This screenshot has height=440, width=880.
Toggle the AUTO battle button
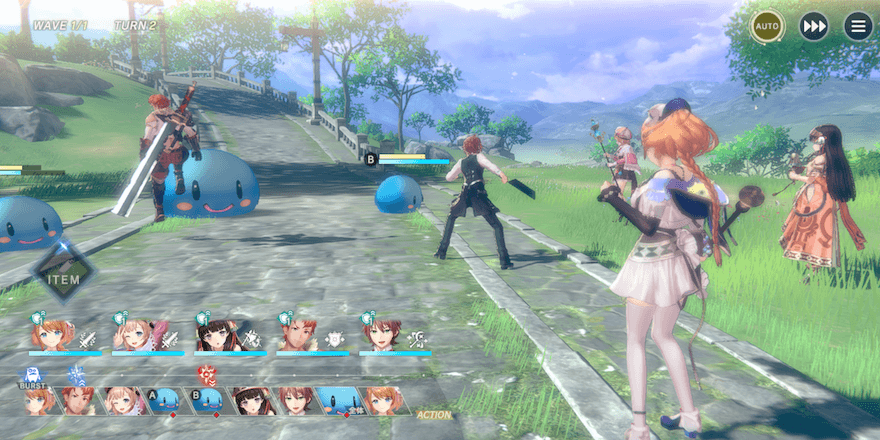coord(767,25)
